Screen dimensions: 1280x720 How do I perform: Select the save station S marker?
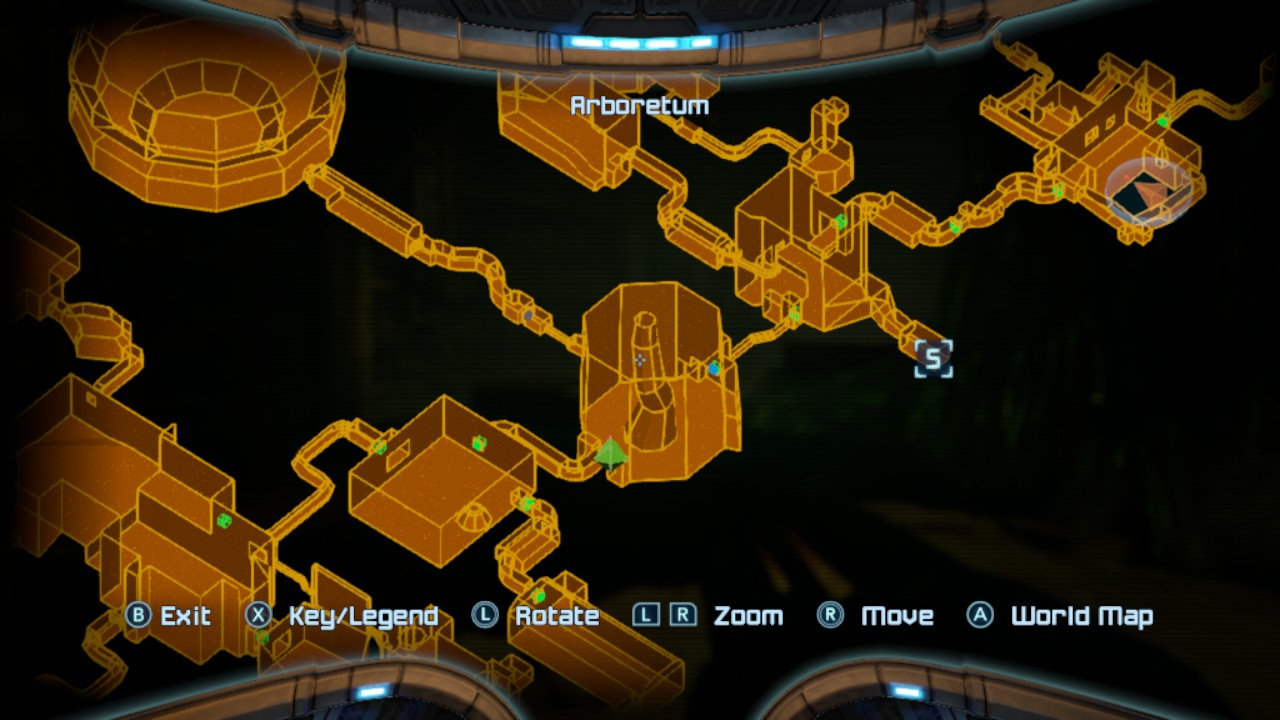(x=933, y=358)
